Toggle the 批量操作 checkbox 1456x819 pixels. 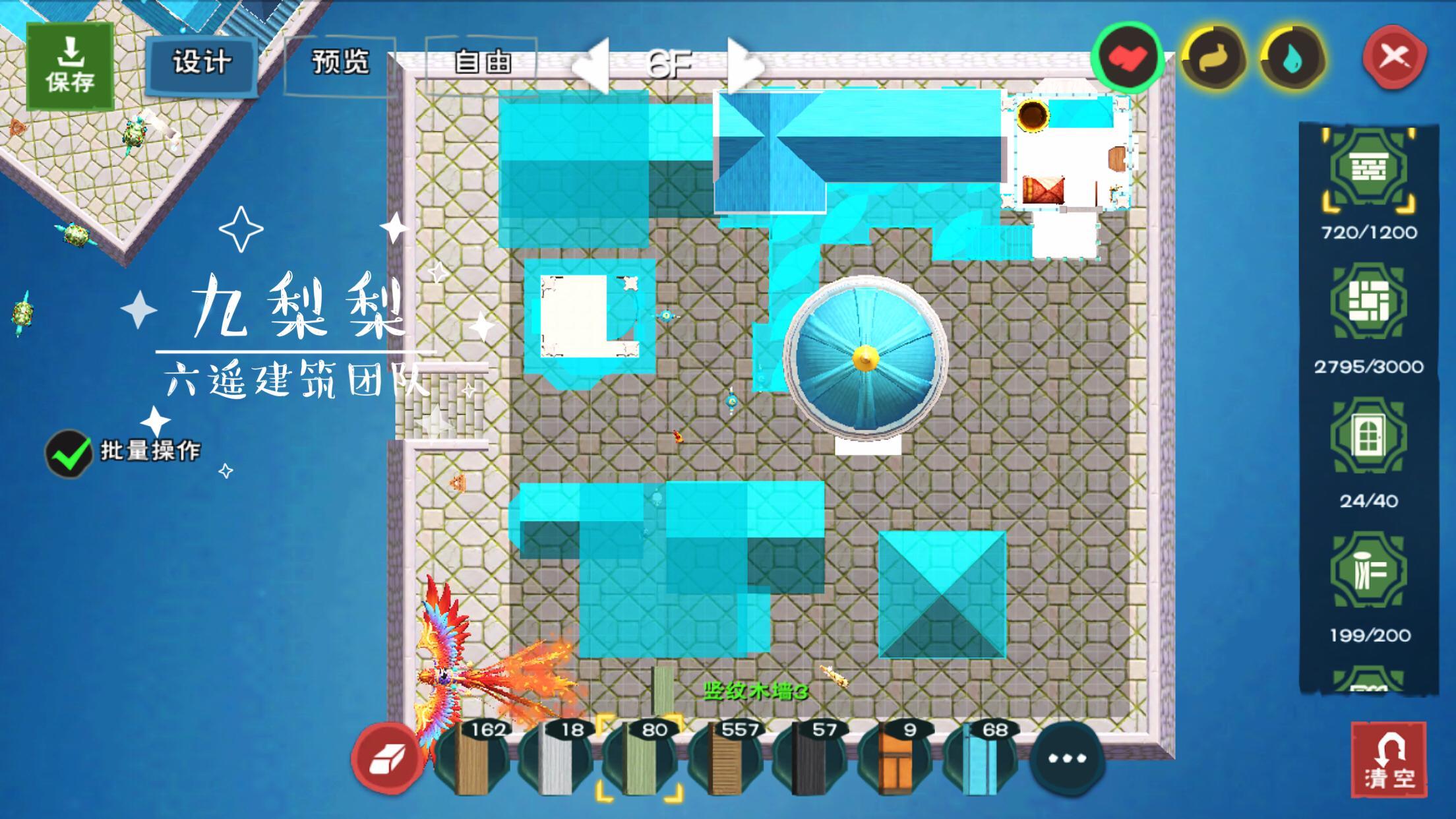coord(69,453)
